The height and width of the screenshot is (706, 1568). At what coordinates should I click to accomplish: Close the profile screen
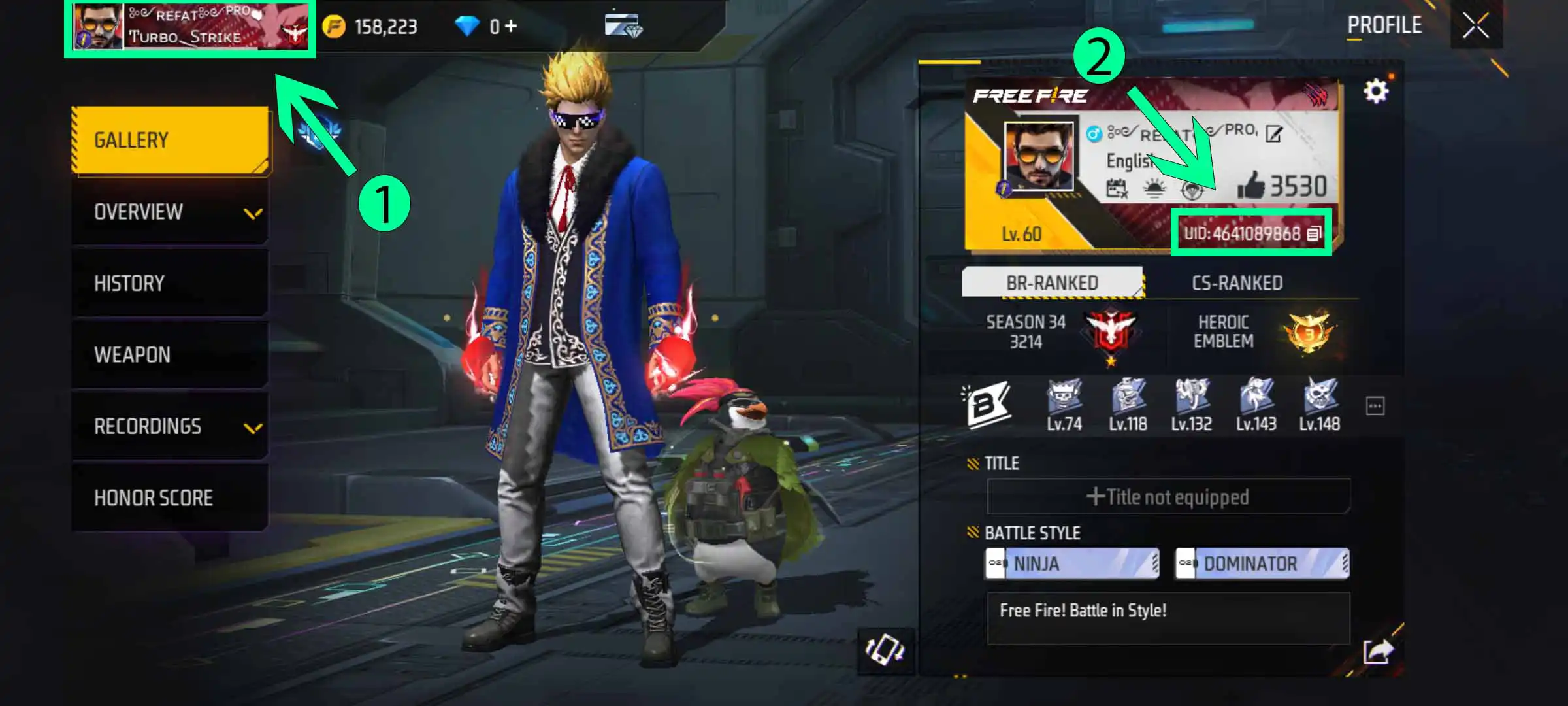pos(1476,26)
